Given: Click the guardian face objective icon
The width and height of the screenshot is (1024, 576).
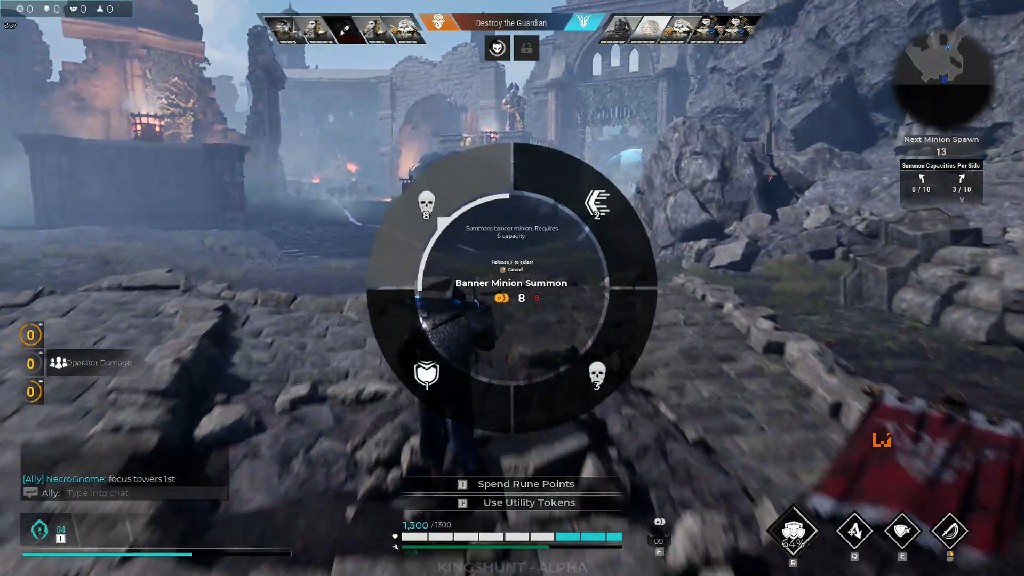Looking at the screenshot, I should pos(497,47).
